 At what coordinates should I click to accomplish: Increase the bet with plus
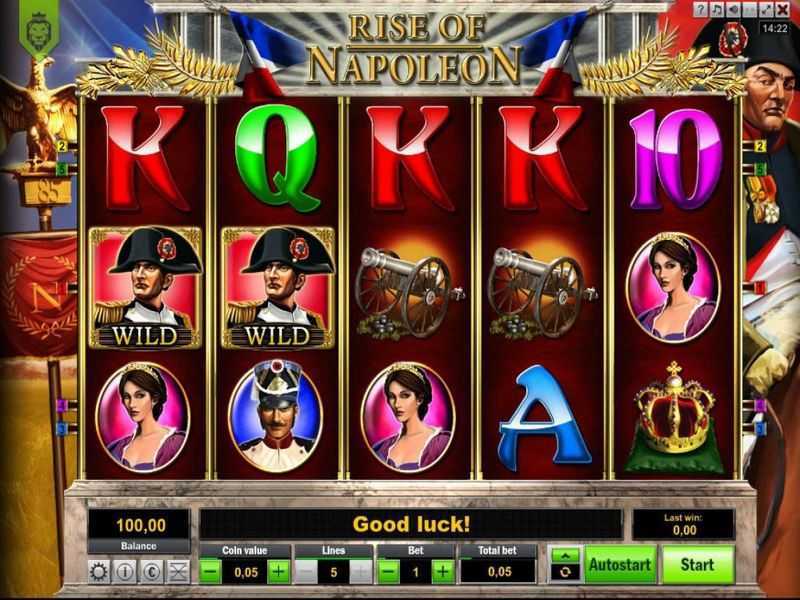point(441,572)
